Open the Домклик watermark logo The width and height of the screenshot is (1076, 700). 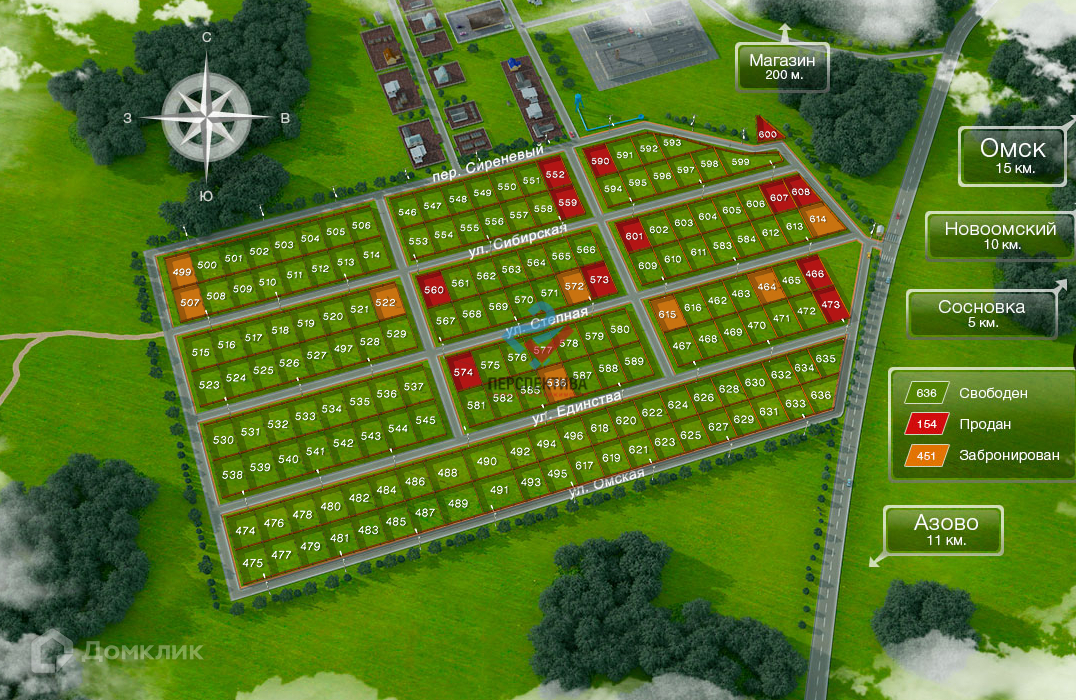pos(118,651)
